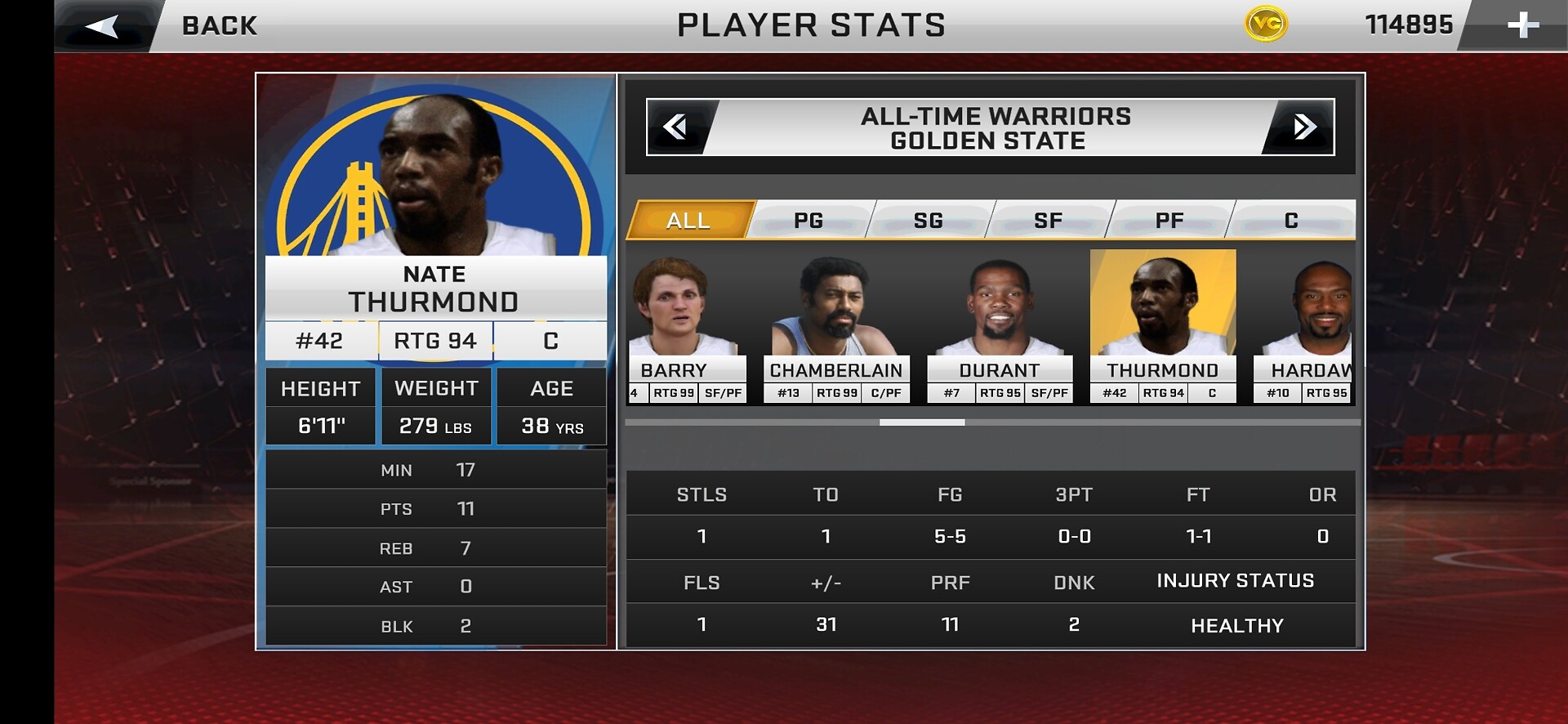Switch to the previous team with left arrow
The image size is (1568, 724).
coord(676,127)
